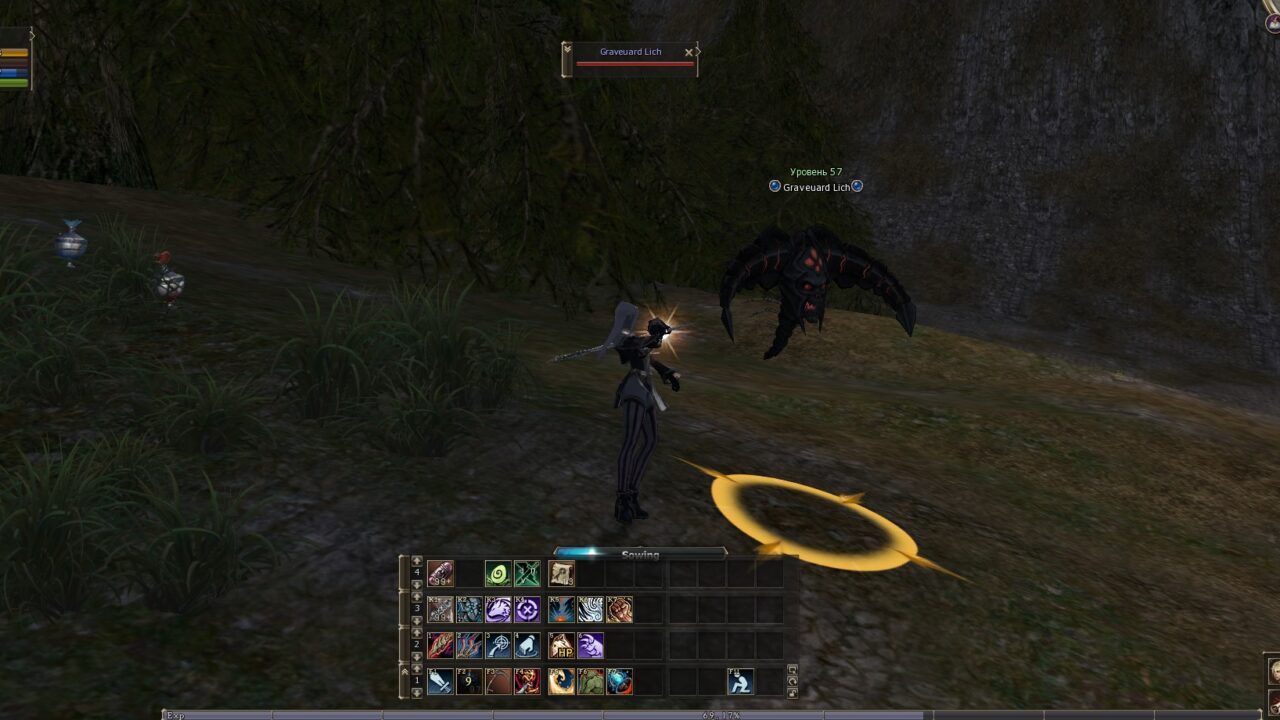Activate the sword attack action
Screen dimensions: 1280x720
(440, 682)
